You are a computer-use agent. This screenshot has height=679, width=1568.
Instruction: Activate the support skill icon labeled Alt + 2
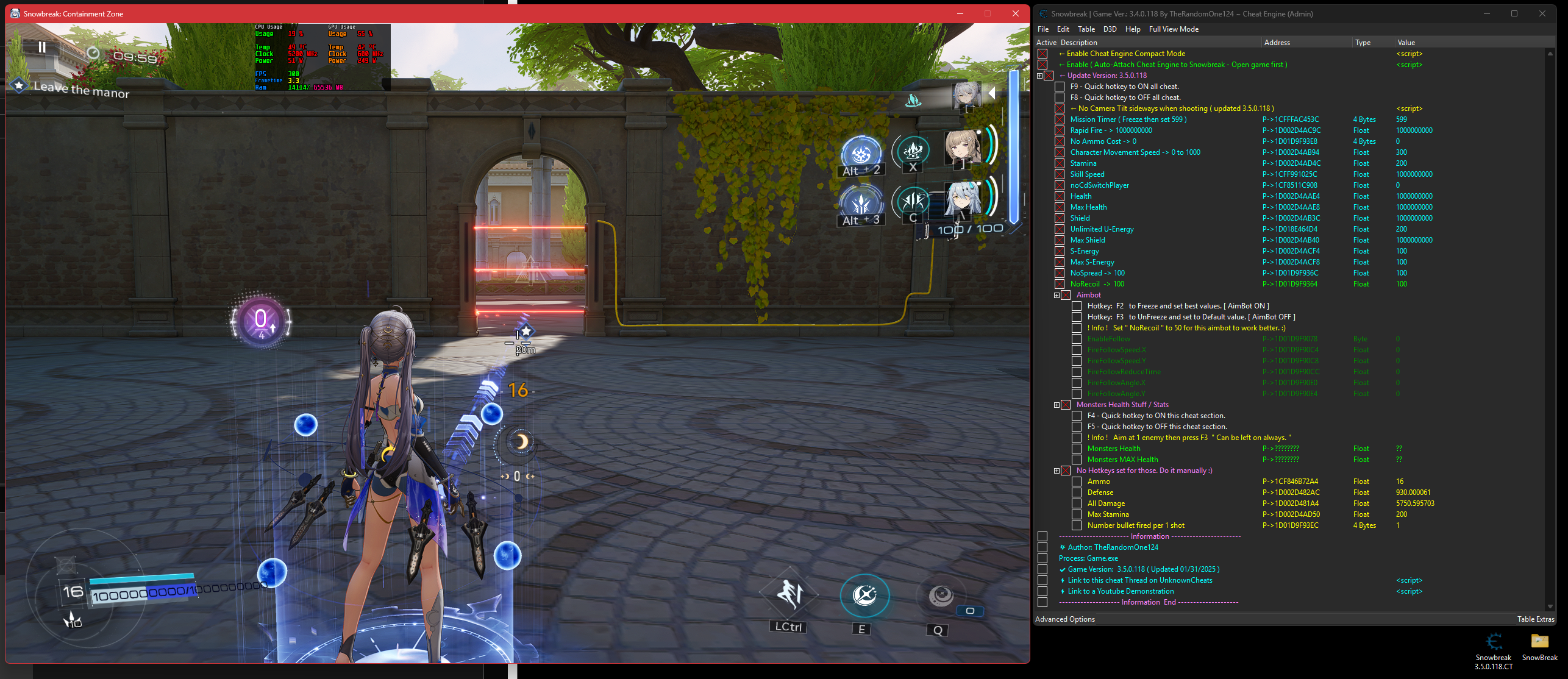coord(861,152)
